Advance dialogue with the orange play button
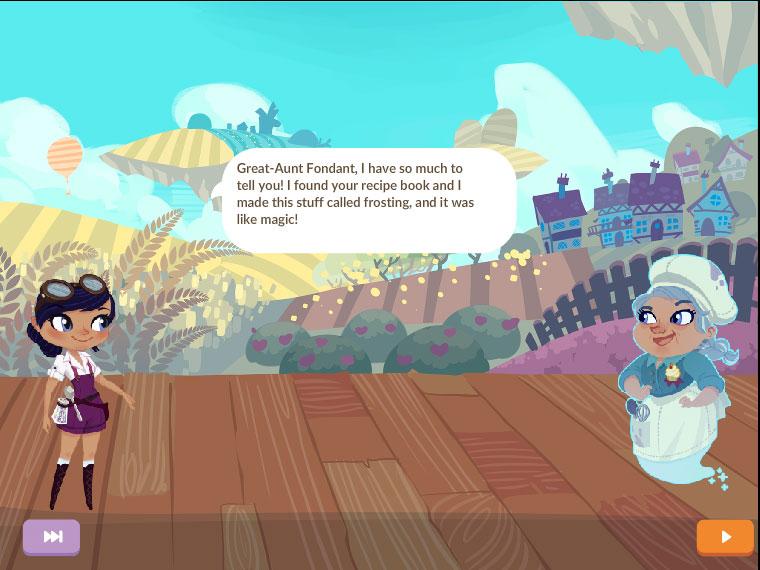Screen dimensions: 760x570 [725, 537]
